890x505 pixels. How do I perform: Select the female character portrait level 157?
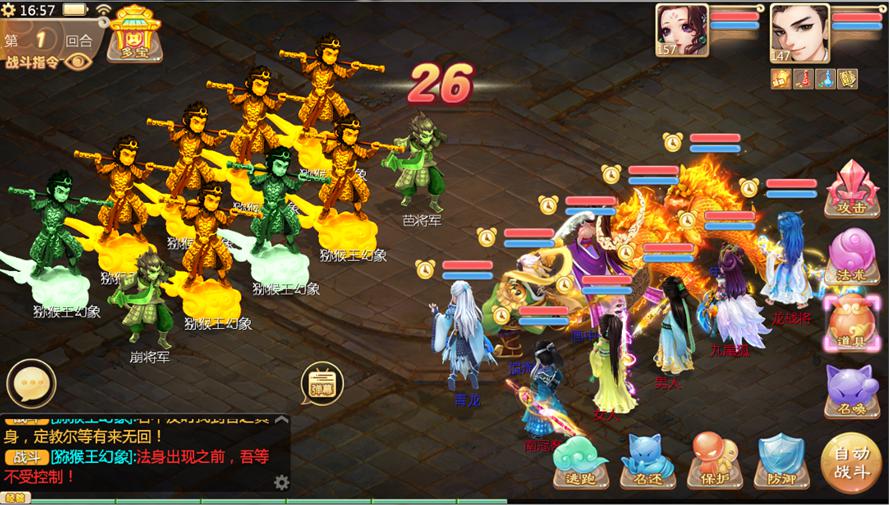pos(681,30)
